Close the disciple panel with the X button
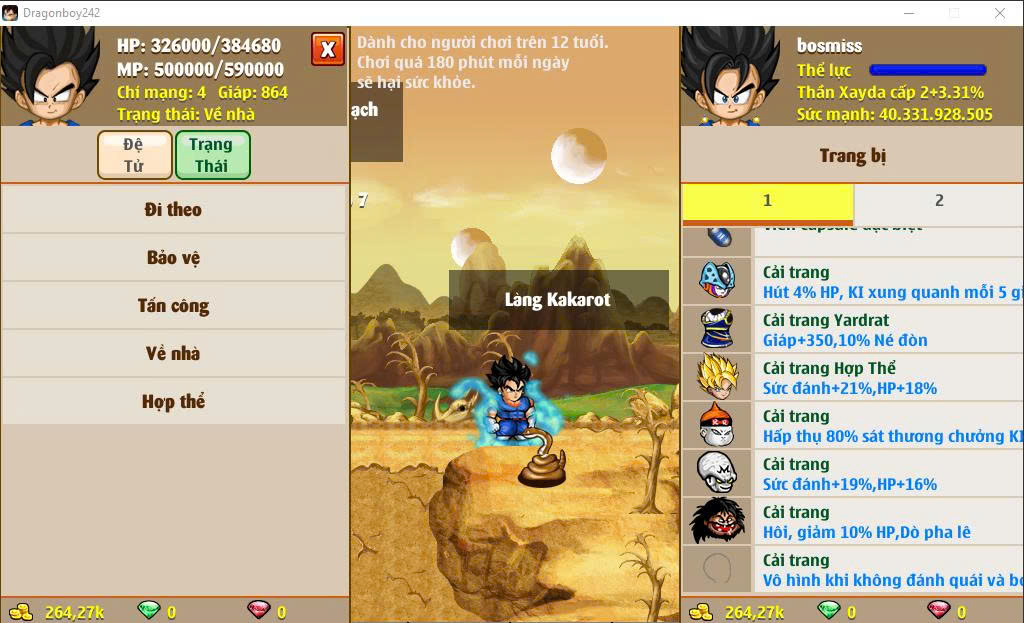This screenshot has height=623, width=1024. coord(327,49)
